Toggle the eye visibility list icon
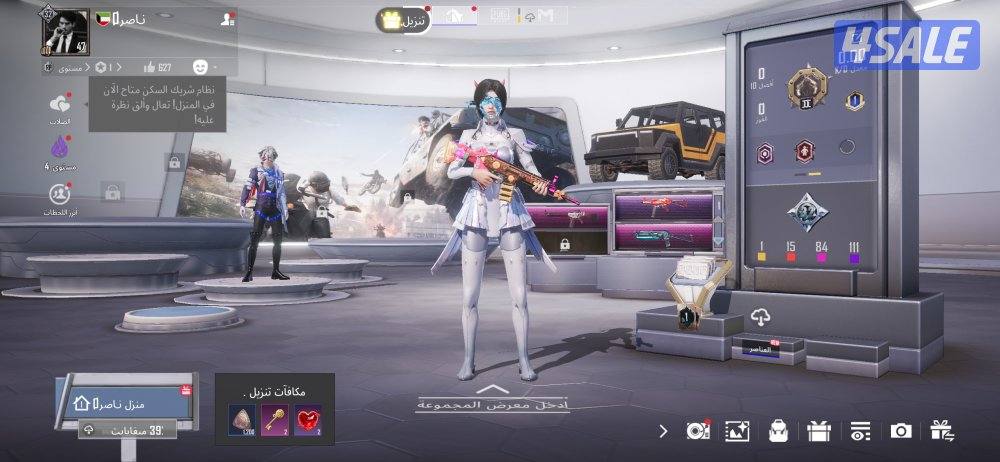 click(860, 431)
